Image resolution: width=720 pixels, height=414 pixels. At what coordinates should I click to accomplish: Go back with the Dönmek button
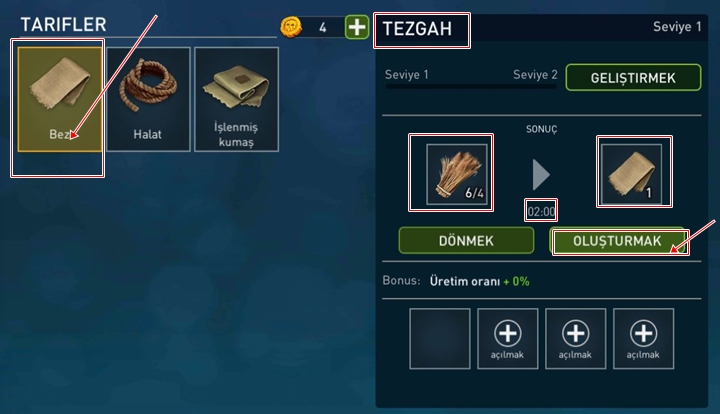click(466, 240)
